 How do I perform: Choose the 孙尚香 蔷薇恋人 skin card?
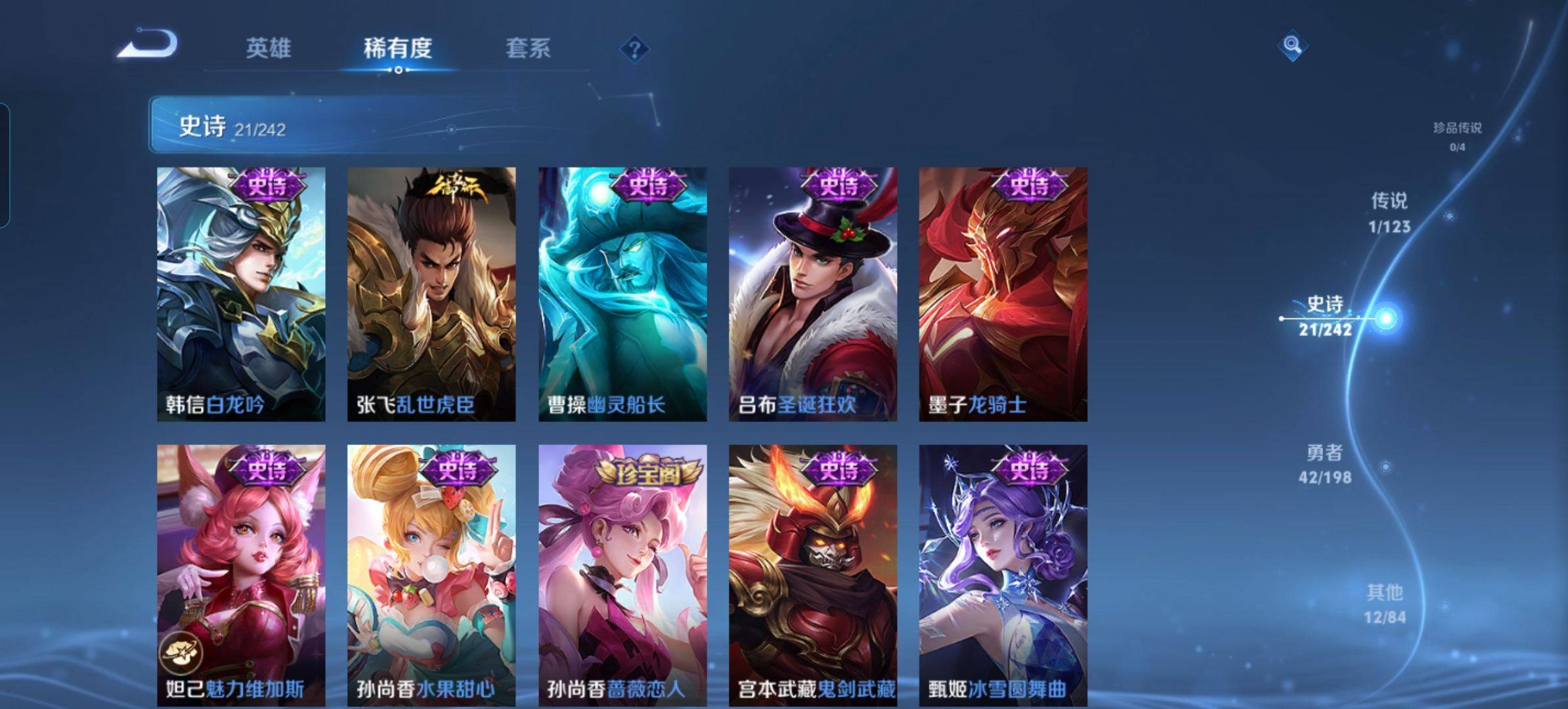(622, 574)
